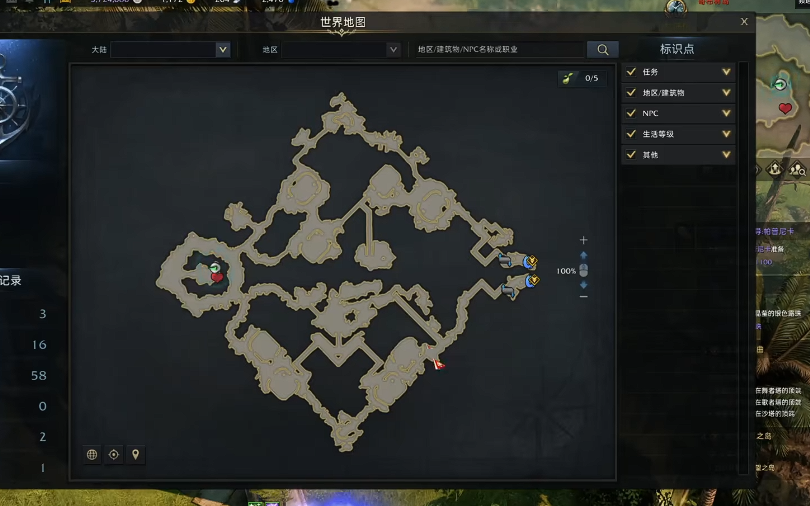Toggle the 其他 marker checkbox
Viewport: 810px width, 506px height.
point(631,155)
